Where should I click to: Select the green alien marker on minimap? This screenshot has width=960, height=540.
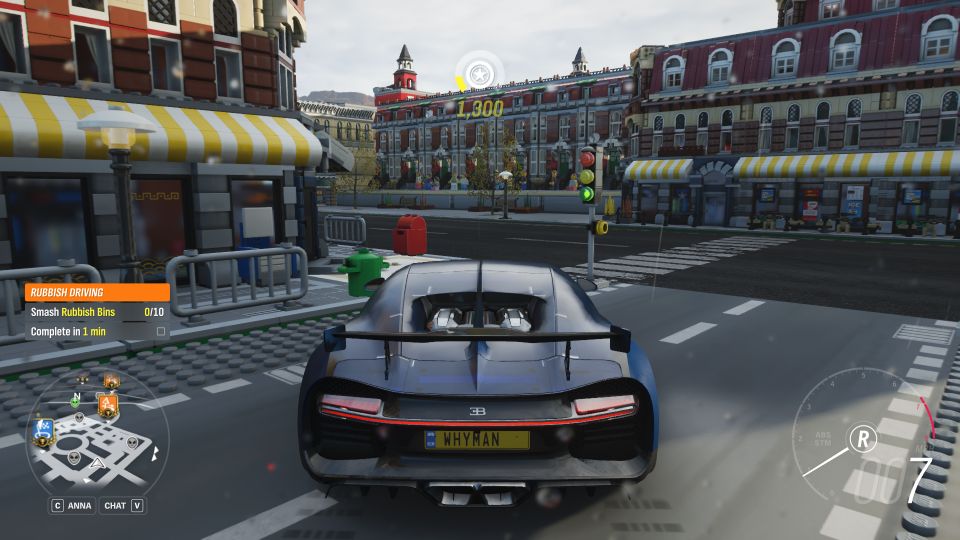coord(75,400)
